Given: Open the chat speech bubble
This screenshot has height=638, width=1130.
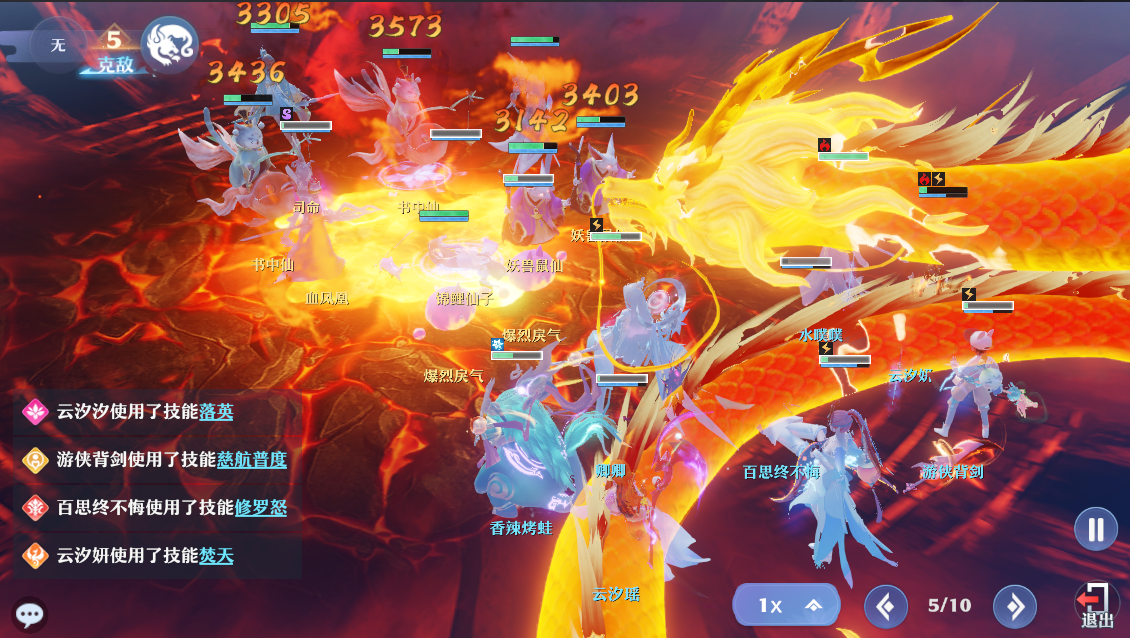Looking at the screenshot, I should point(29,614).
